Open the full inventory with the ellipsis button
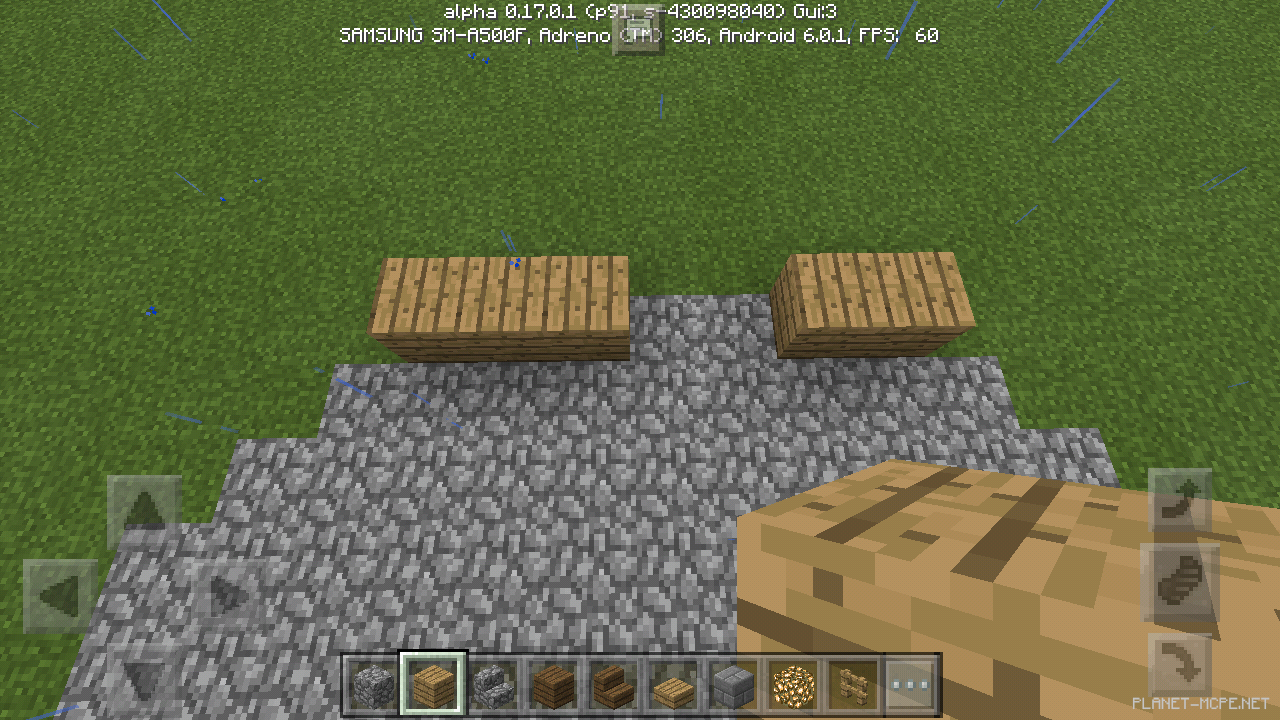1280x720 pixels. click(912, 684)
